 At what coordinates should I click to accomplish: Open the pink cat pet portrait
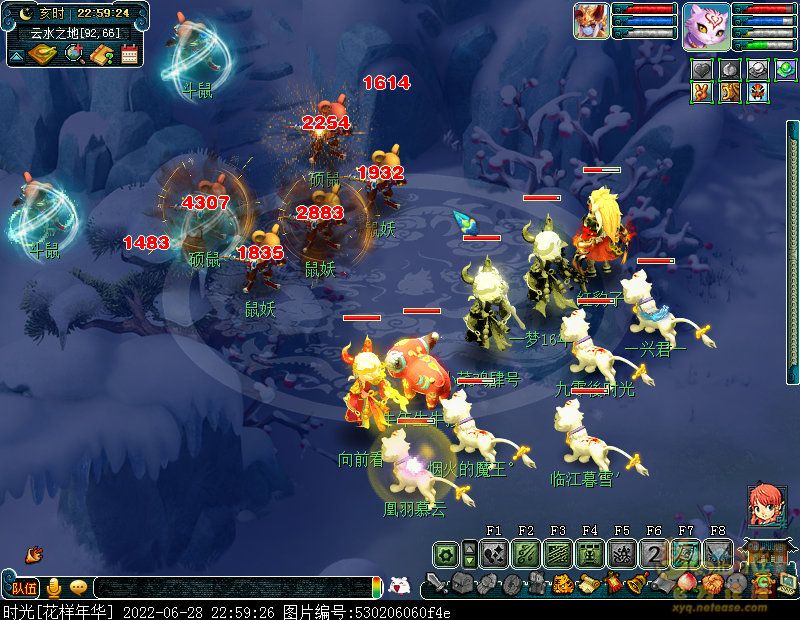[706, 26]
